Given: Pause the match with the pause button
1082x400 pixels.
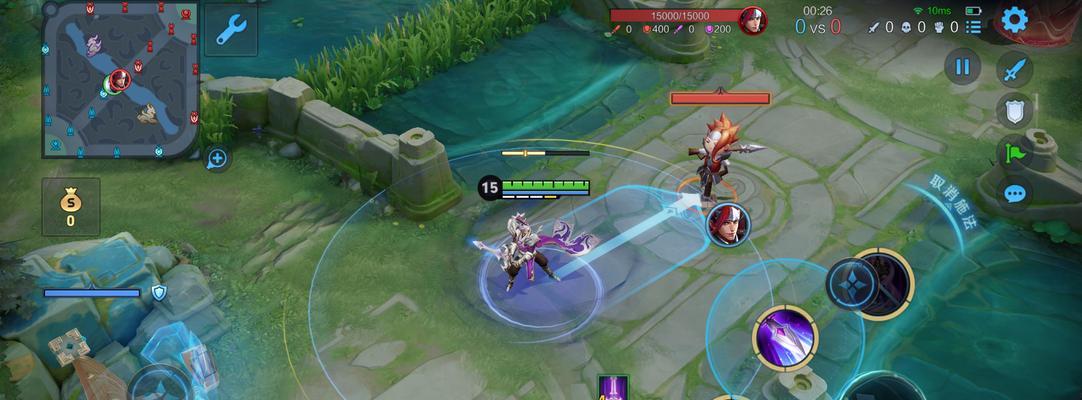Looking at the screenshot, I should pos(962,67).
